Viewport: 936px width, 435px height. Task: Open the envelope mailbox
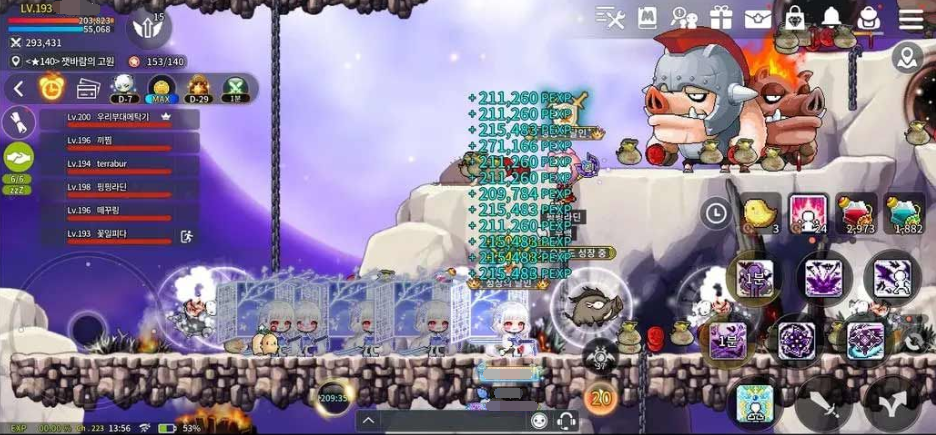(x=758, y=18)
